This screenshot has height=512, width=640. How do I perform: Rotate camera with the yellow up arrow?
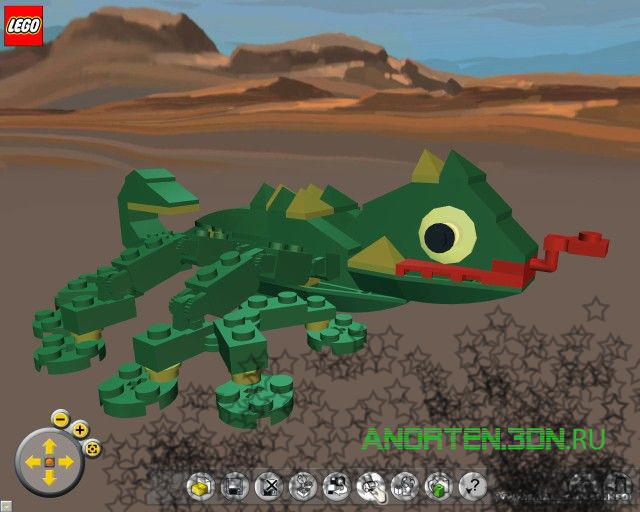pyautogui.click(x=49, y=445)
